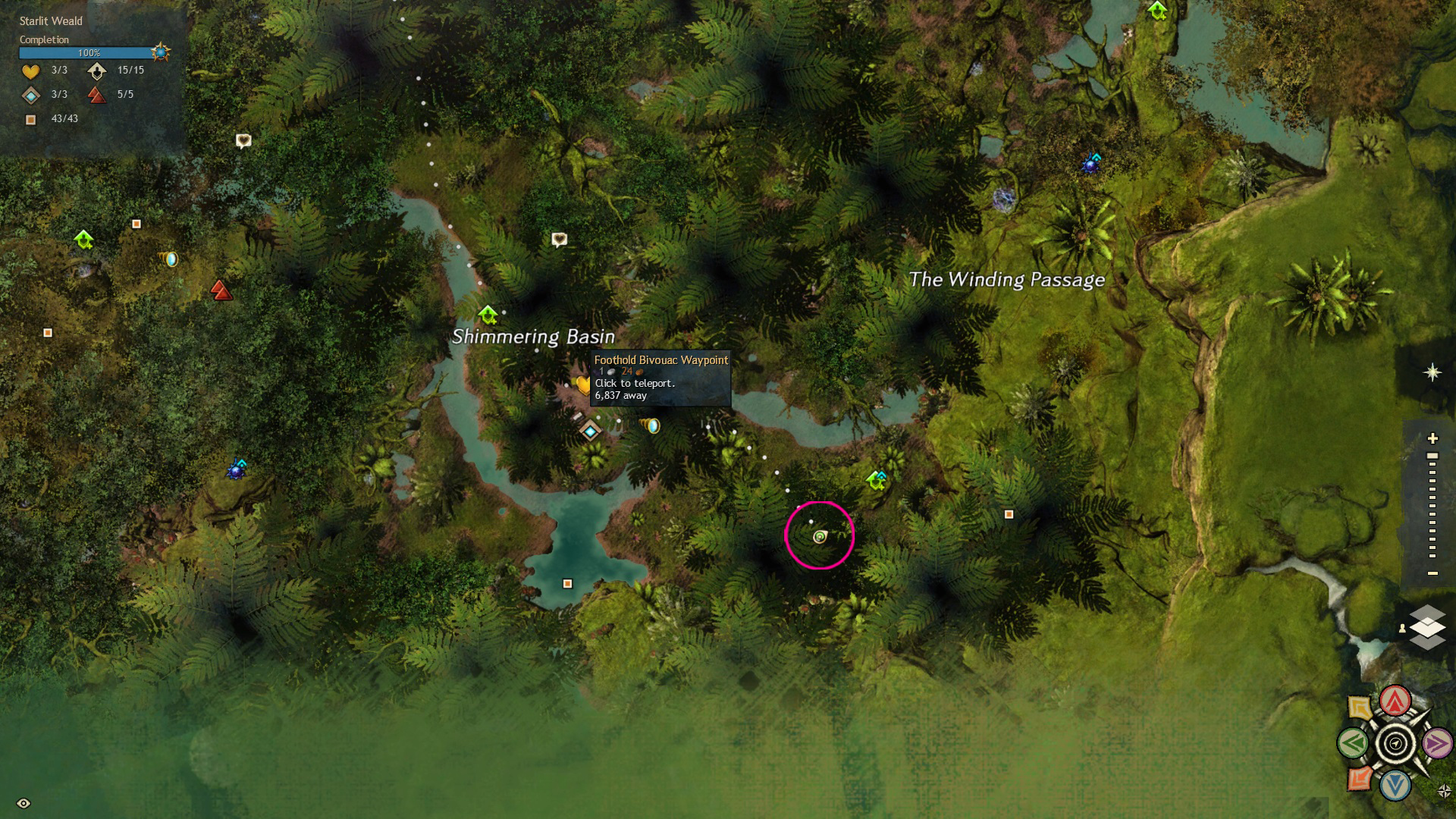Choose the purple right-arrow personal marker
This screenshot has height=819, width=1456.
[1437, 744]
